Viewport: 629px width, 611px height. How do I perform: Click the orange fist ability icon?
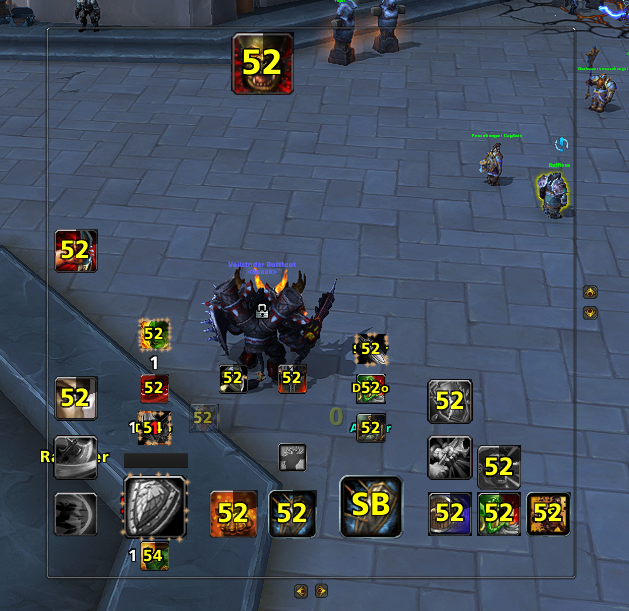tap(235, 513)
